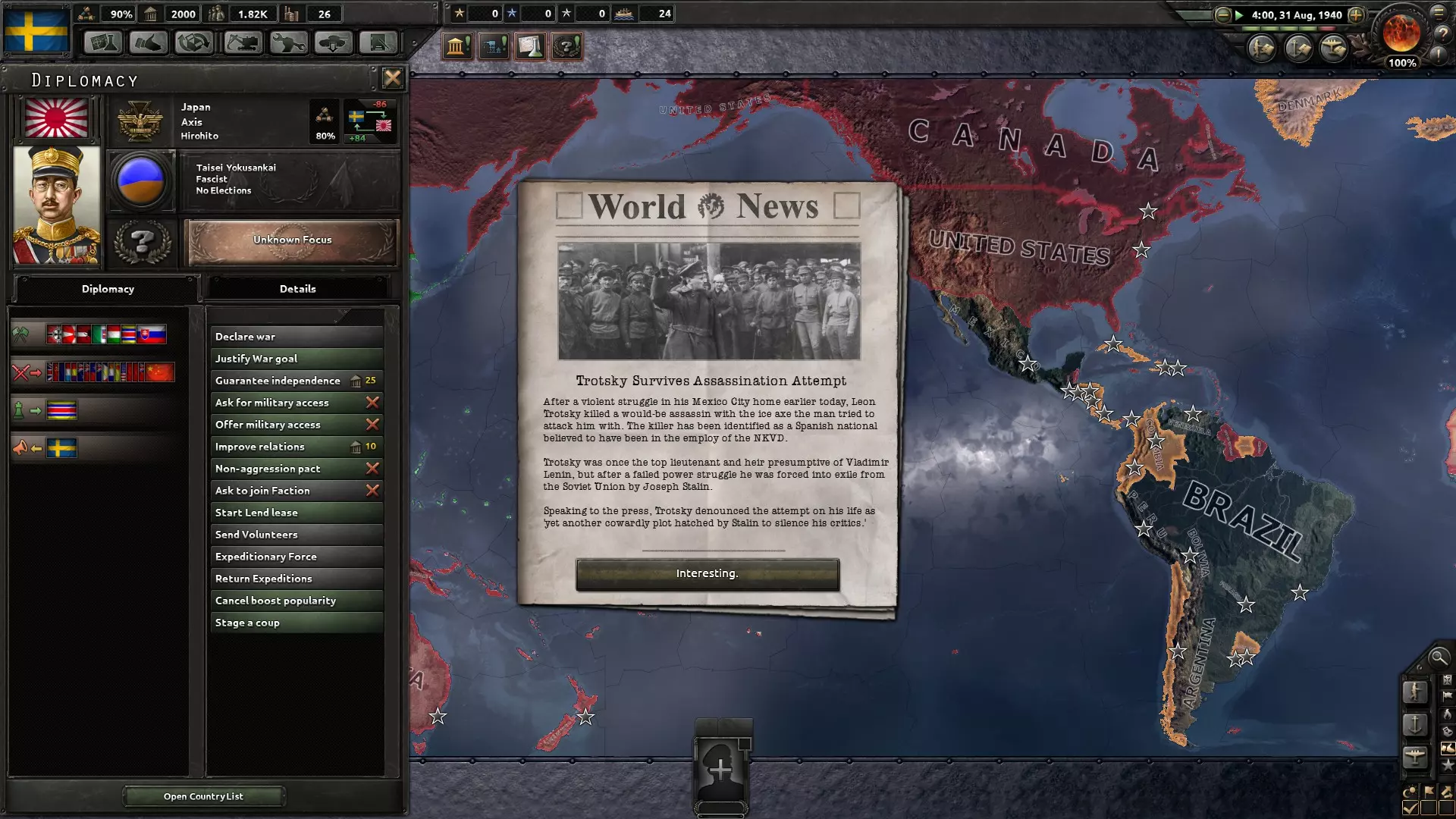
Task: Select Stage a coup
Action: click(x=296, y=623)
